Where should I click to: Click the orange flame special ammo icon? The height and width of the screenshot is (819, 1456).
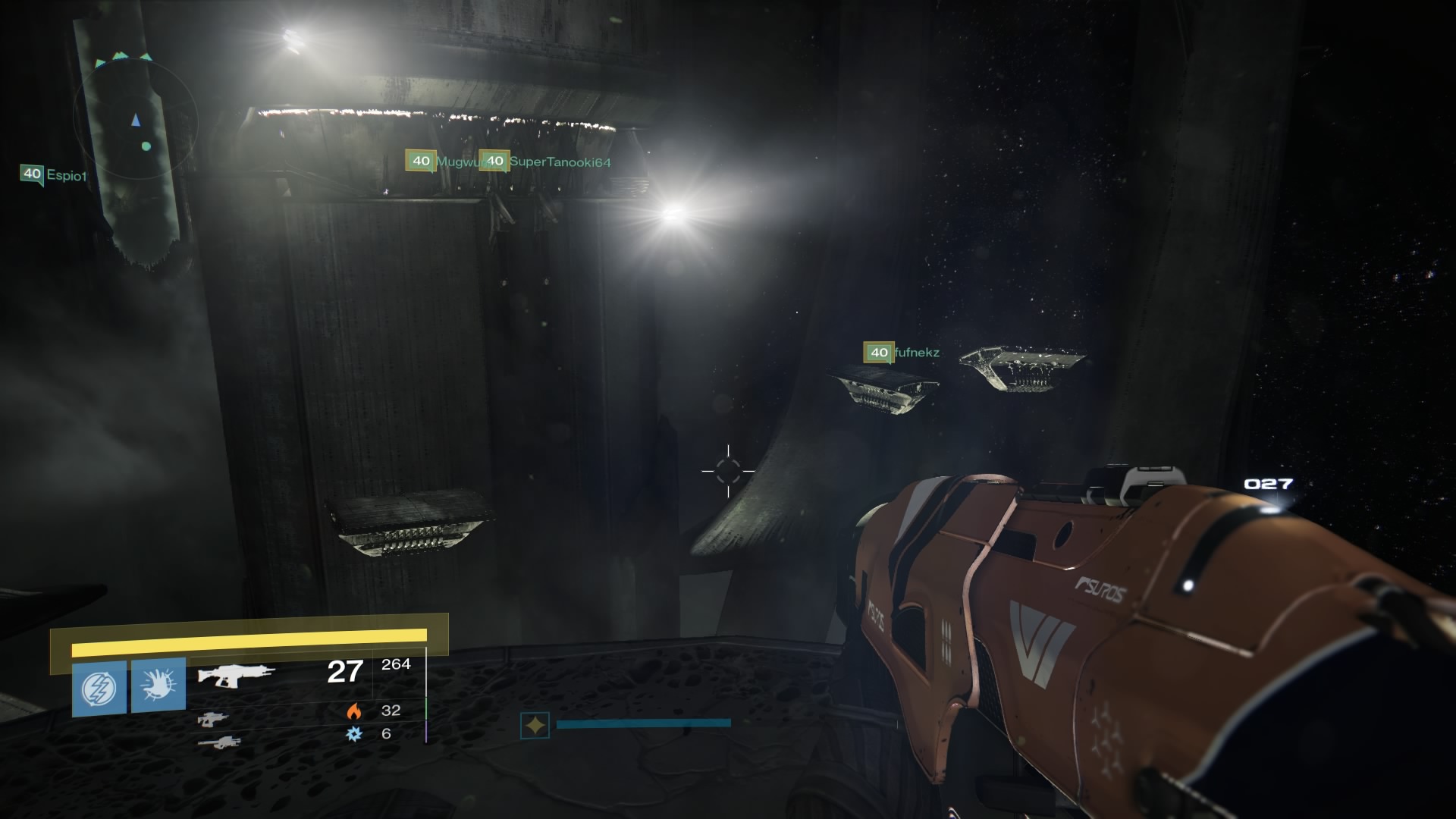[x=353, y=711]
